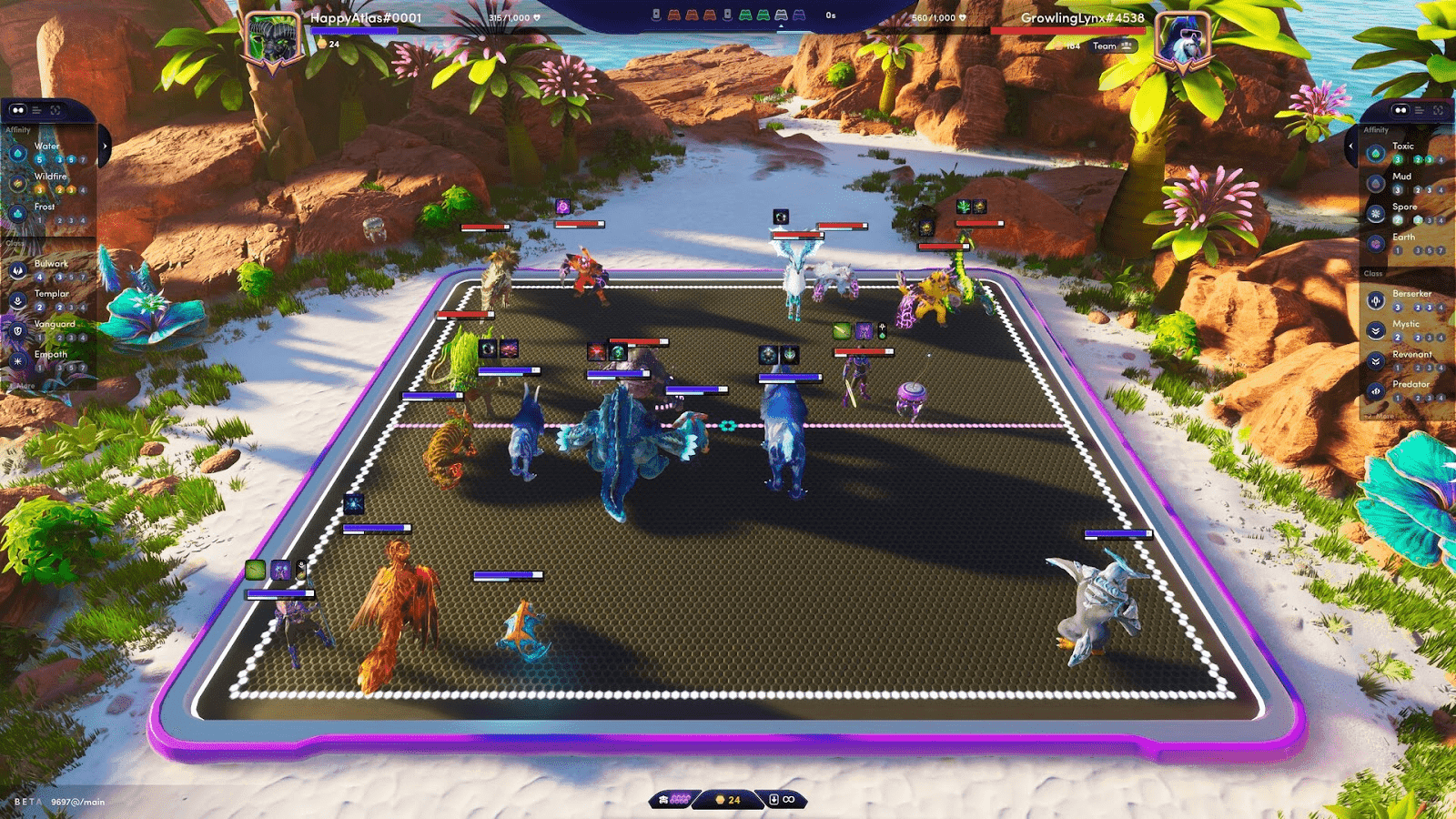The width and height of the screenshot is (1456, 819).
Task: Select the Bulwark class icon
Action: click(x=19, y=269)
